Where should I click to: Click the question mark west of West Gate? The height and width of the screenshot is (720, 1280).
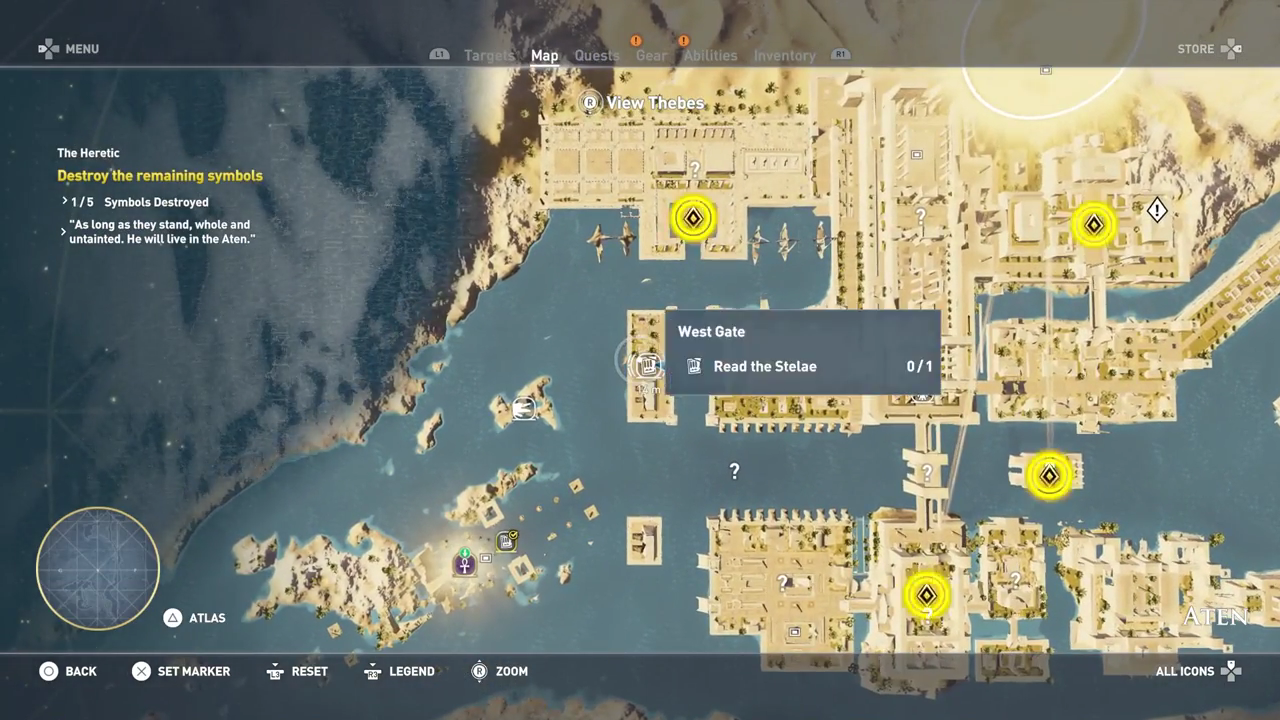pyautogui.click(x=734, y=470)
